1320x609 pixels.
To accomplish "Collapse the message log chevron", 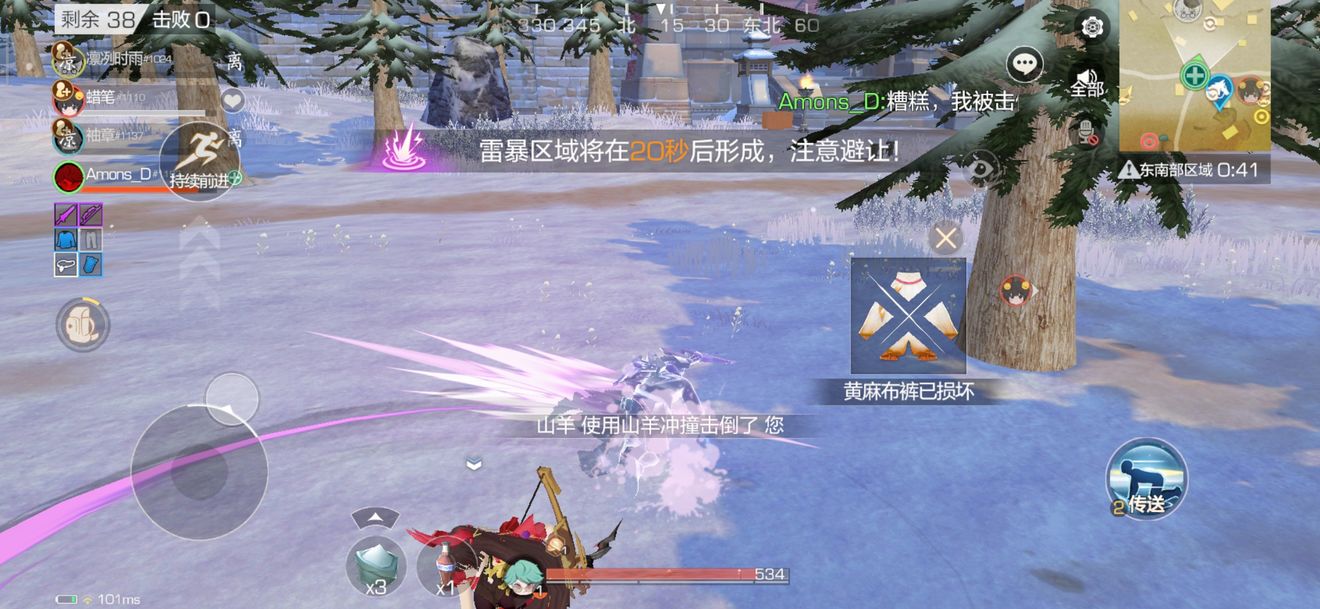I will coord(474,464).
